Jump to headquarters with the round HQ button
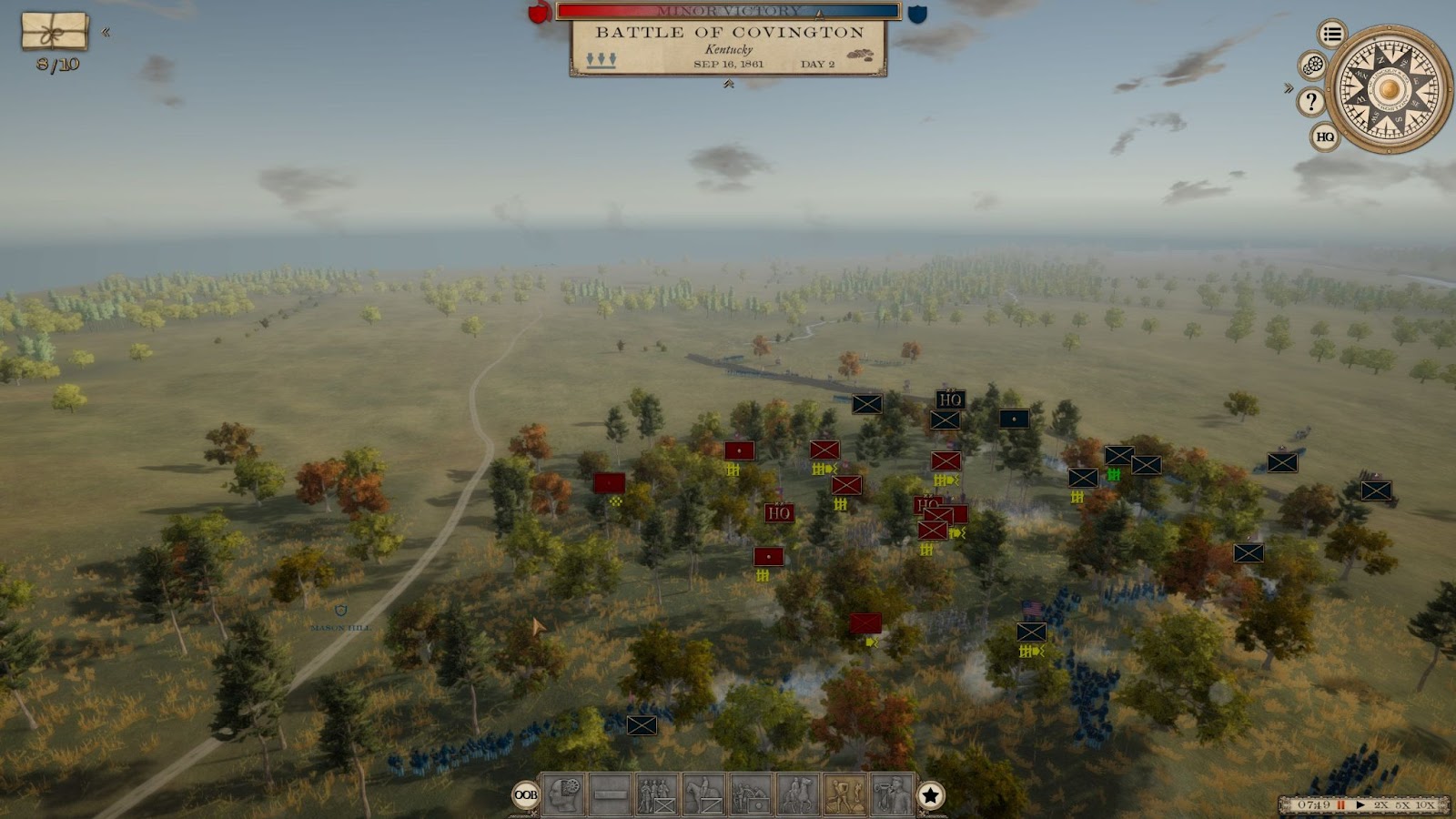Viewport: 1456px width, 819px height. (x=1325, y=137)
